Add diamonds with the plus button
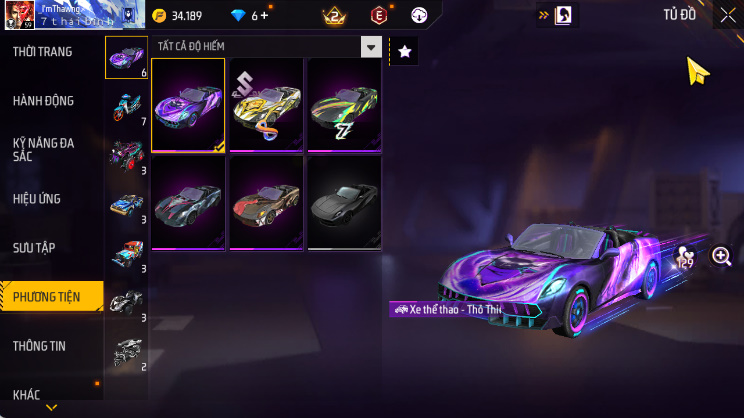The width and height of the screenshot is (744, 418). coord(265,16)
